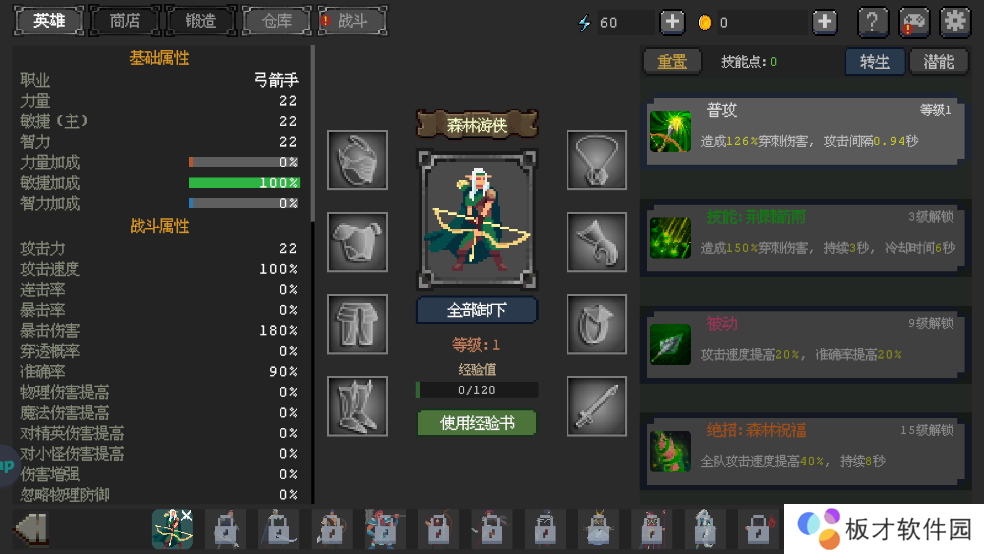Screen dimensions: 984x554
Task: Select the sword weapon slot
Action: (x=597, y=406)
